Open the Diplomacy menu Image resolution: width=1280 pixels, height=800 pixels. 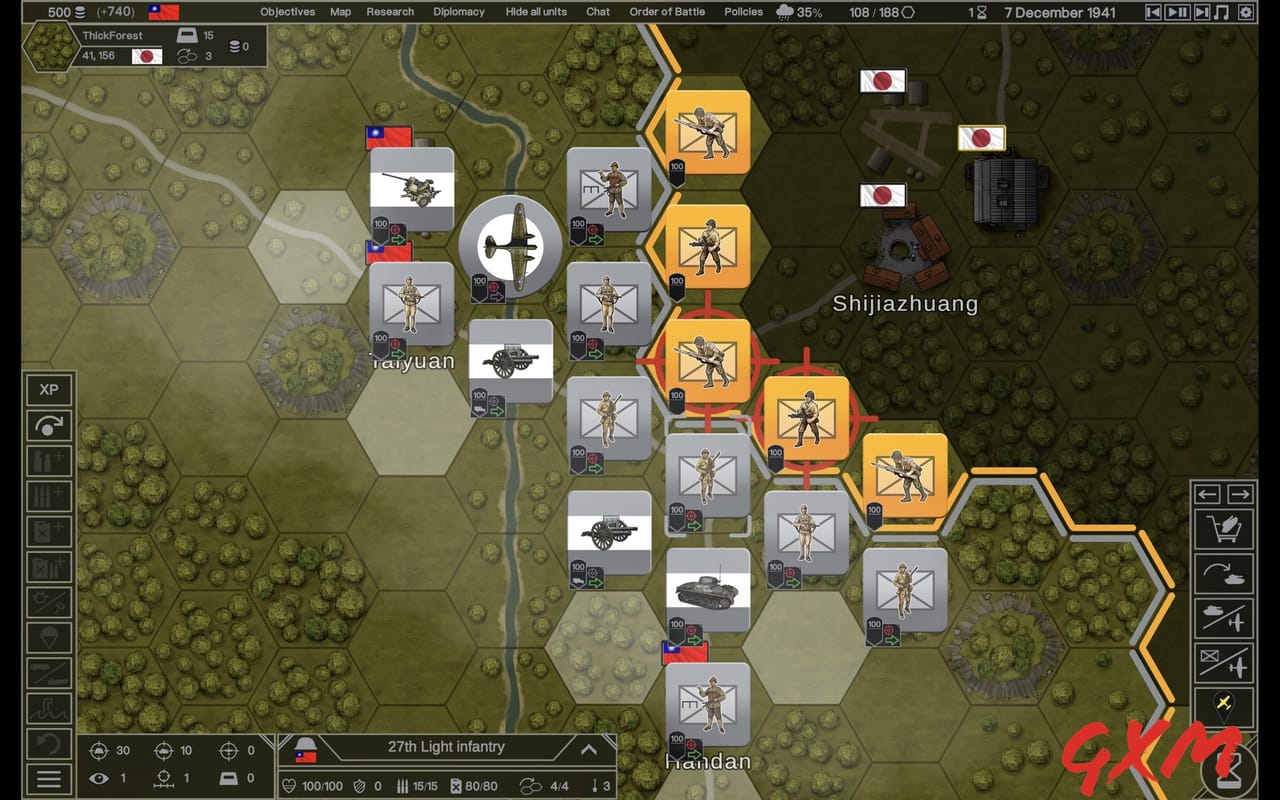click(458, 12)
